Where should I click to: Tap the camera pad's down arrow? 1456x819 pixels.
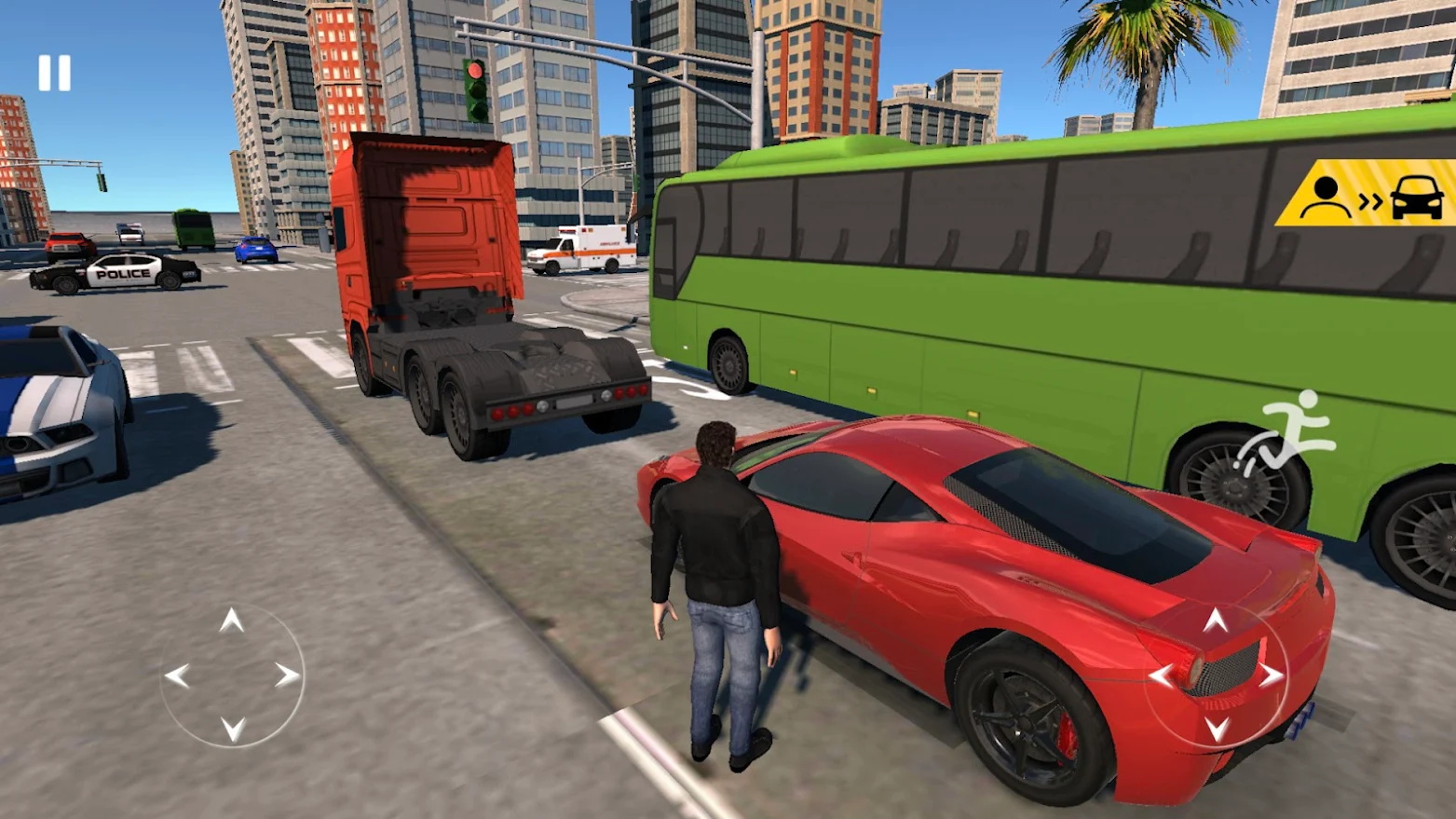(x=1216, y=729)
